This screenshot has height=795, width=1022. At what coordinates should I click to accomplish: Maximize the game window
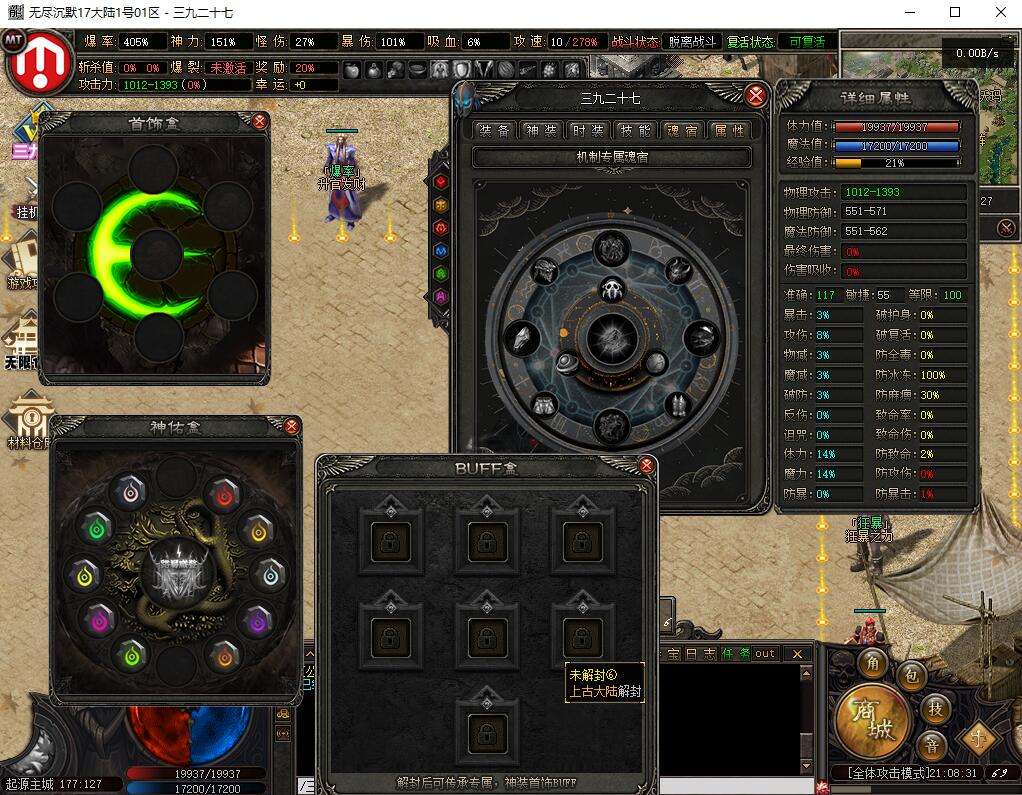[x=954, y=12]
